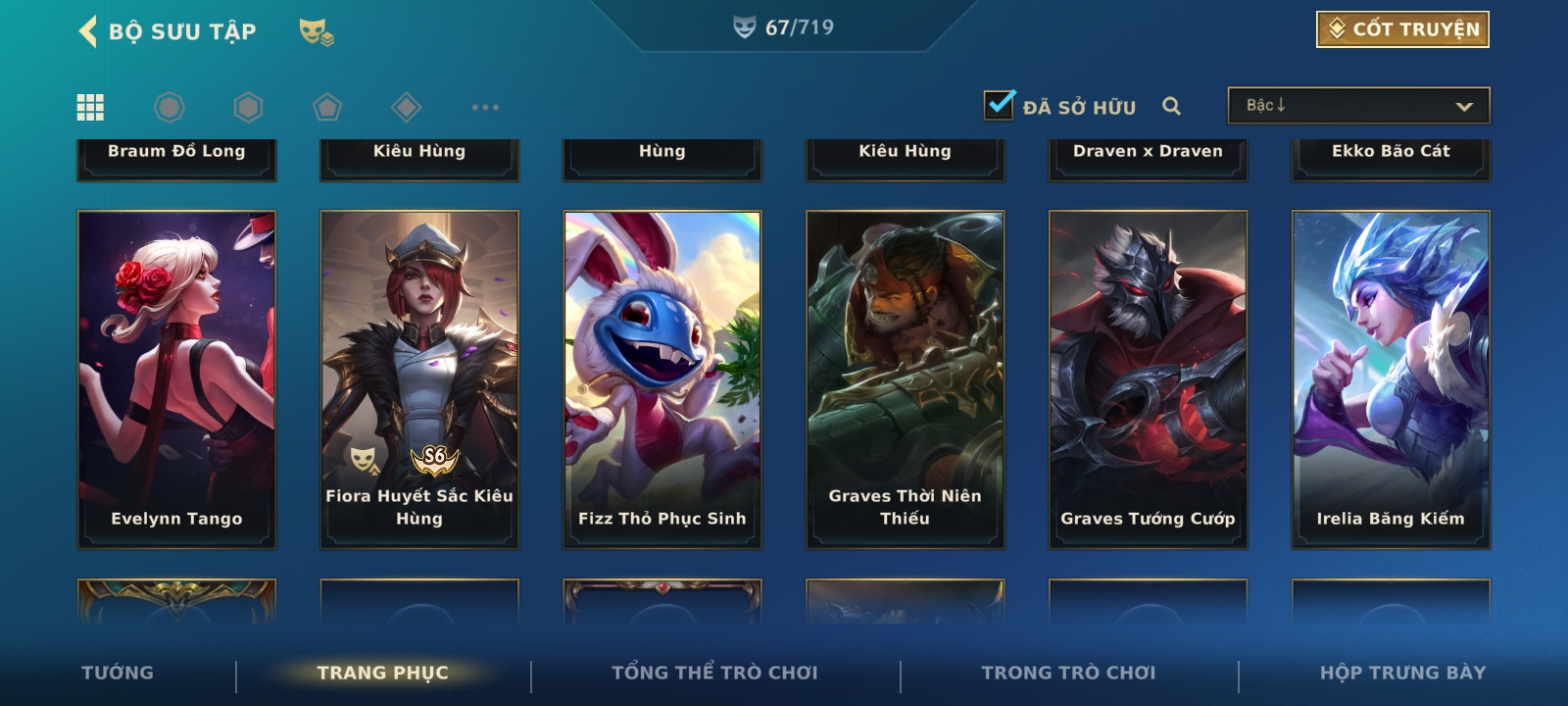Open the Fizz Thỏ Phục Sinh skin

click(x=662, y=378)
